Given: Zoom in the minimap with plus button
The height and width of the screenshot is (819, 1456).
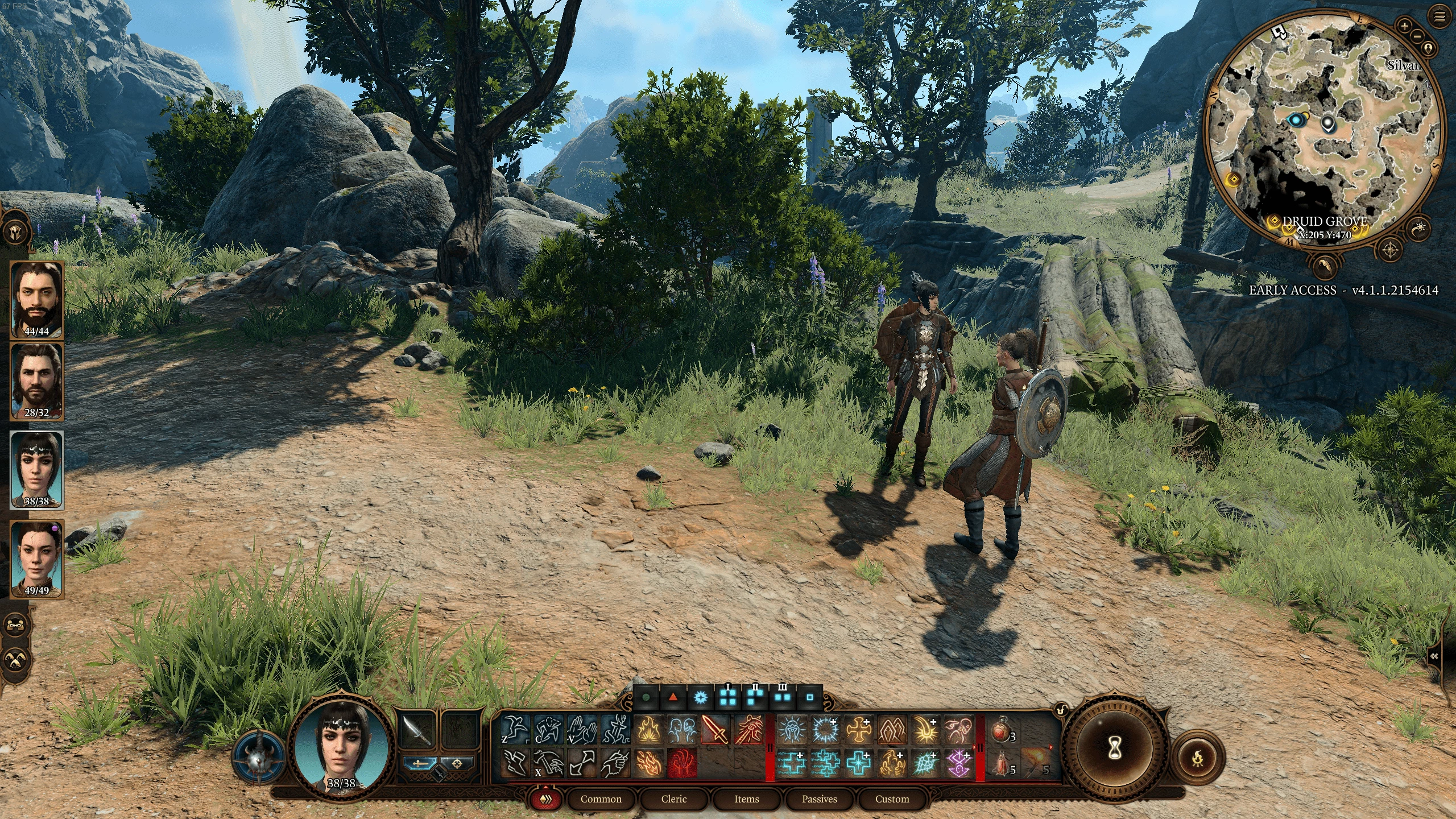Looking at the screenshot, I should (1405, 26).
